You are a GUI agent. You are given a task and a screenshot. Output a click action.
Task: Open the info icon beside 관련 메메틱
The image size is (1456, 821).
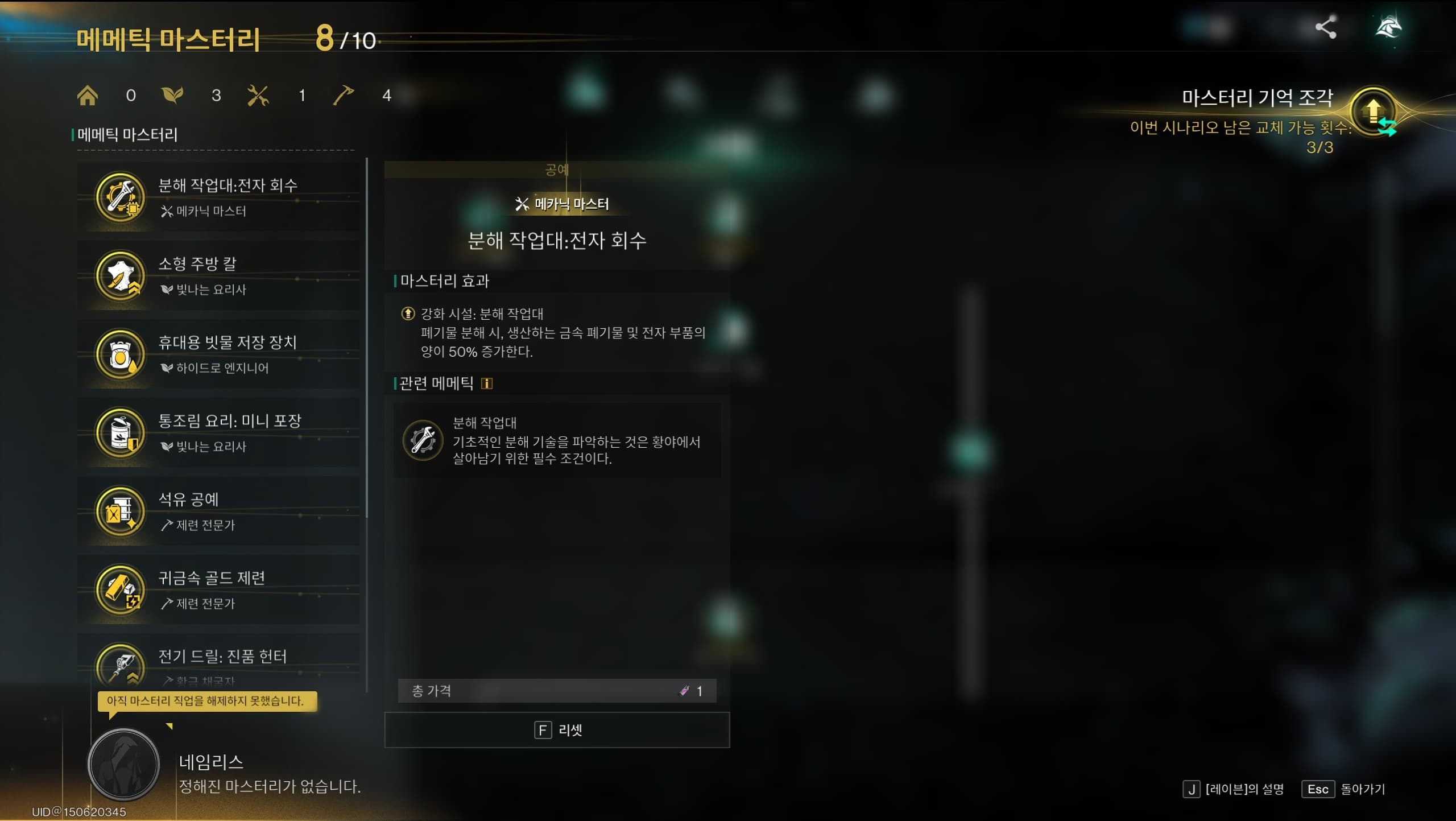[486, 383]
